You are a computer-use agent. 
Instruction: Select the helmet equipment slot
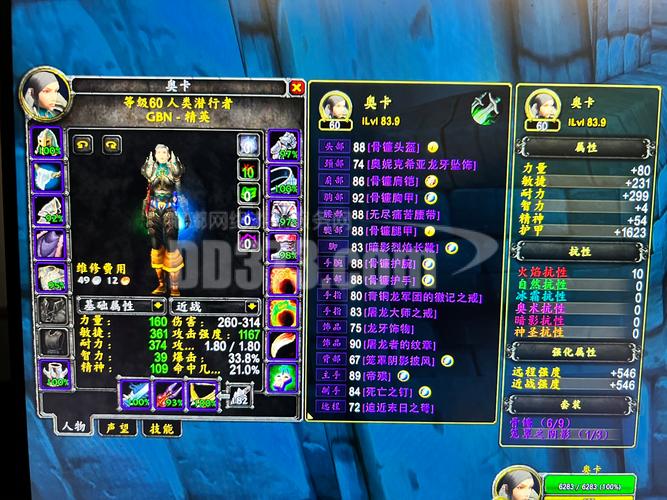(x=47, y=143)
